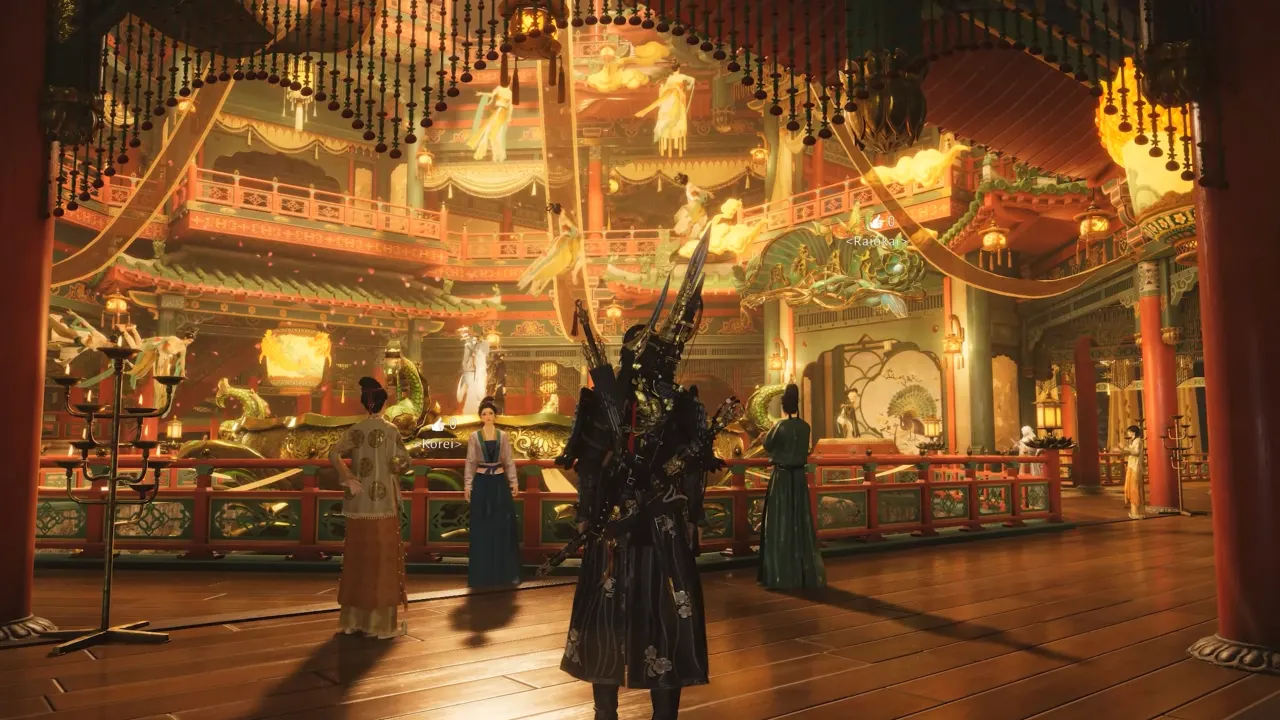Click the thumbs-up icon above Raiokai
1280x720 pixels.
pos(875,222)
